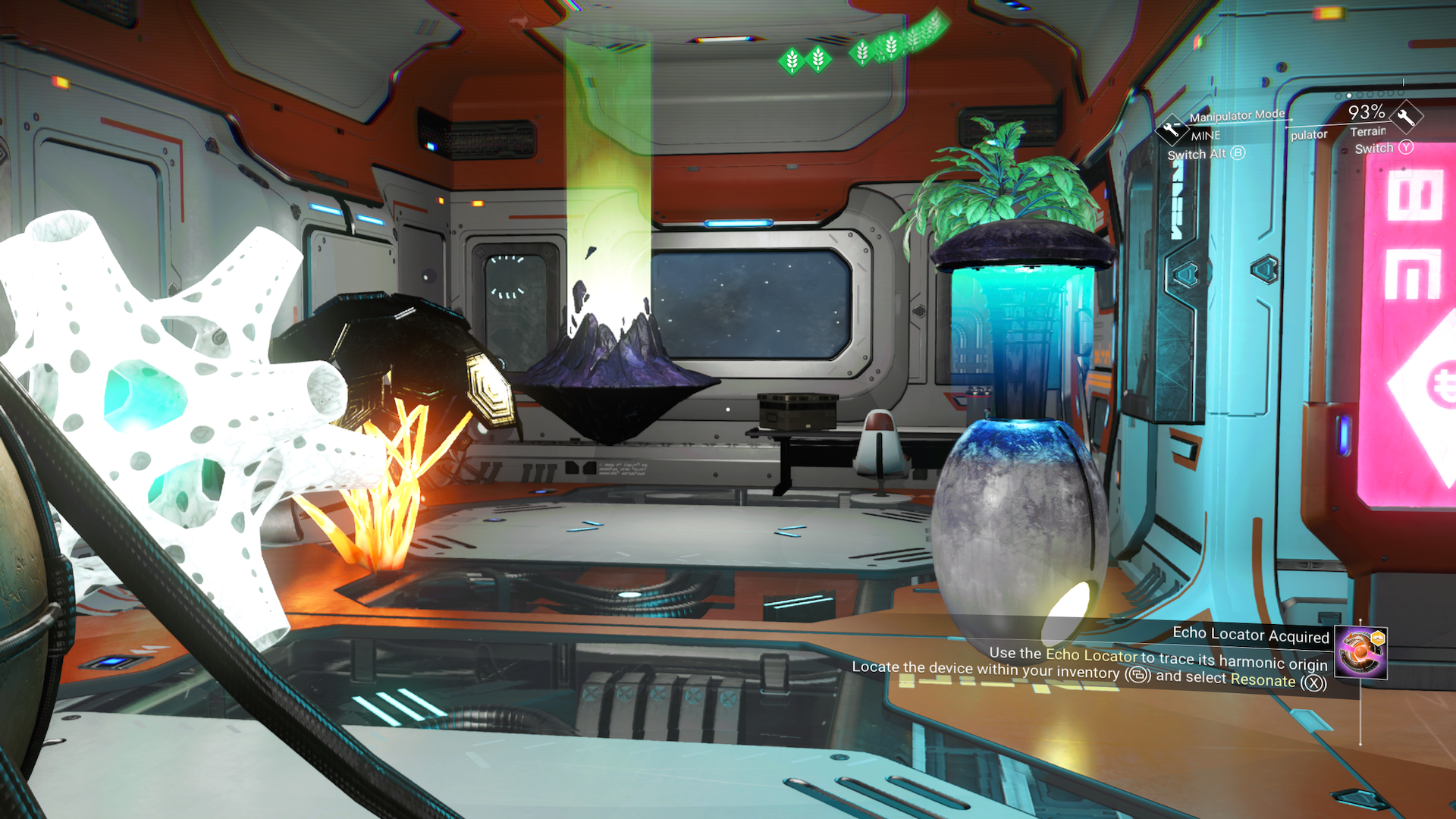Screen dimensions: 1456x819
Task: Click the 93% terrain charge indicator
Action: tap(1367, 113)
